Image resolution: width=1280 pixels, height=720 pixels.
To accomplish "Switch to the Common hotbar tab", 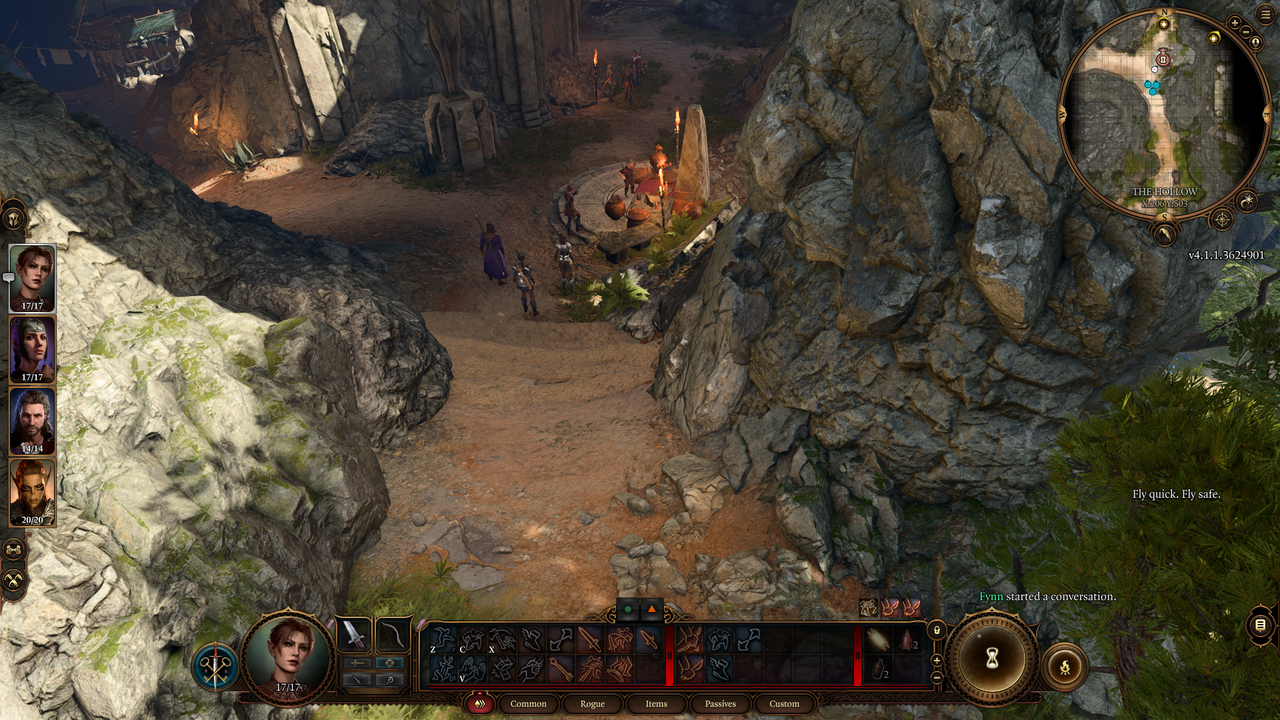I will coord(528,704).
